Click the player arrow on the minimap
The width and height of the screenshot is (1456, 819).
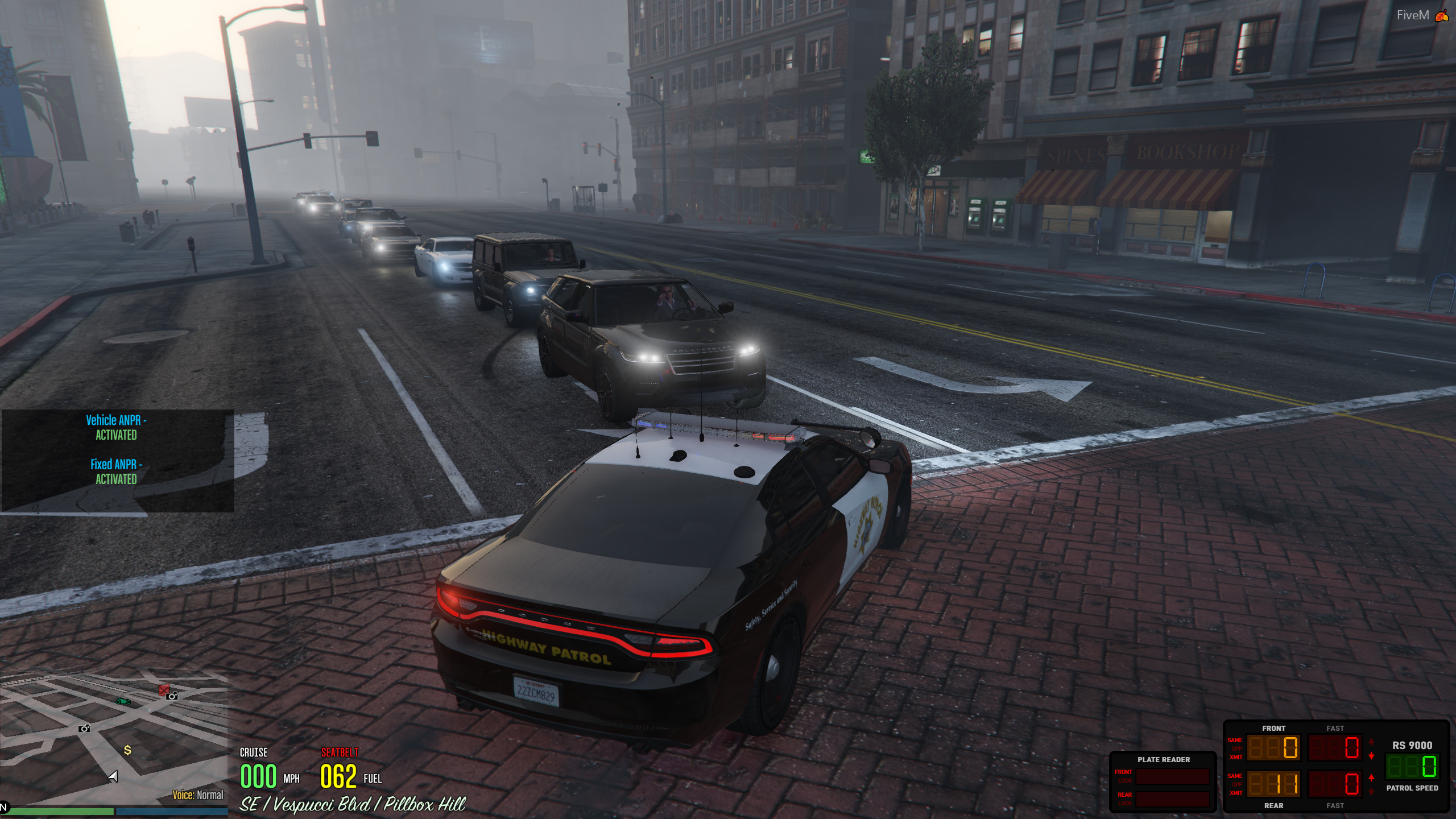(113, 777)
